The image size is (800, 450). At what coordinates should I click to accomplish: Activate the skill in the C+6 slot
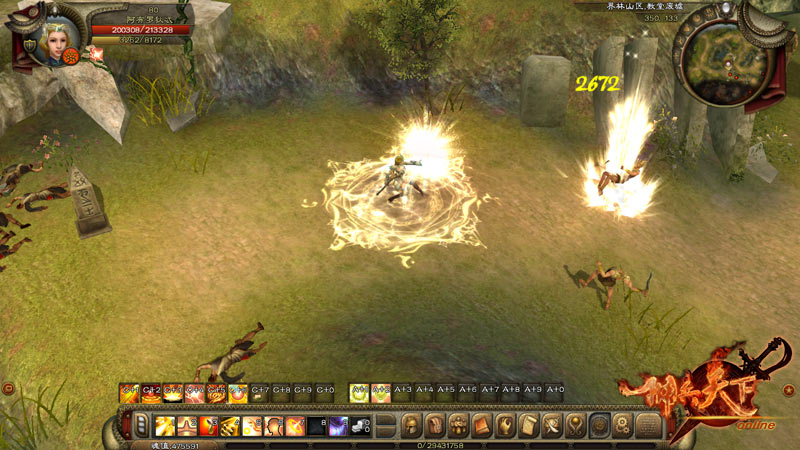coord(238,393)
